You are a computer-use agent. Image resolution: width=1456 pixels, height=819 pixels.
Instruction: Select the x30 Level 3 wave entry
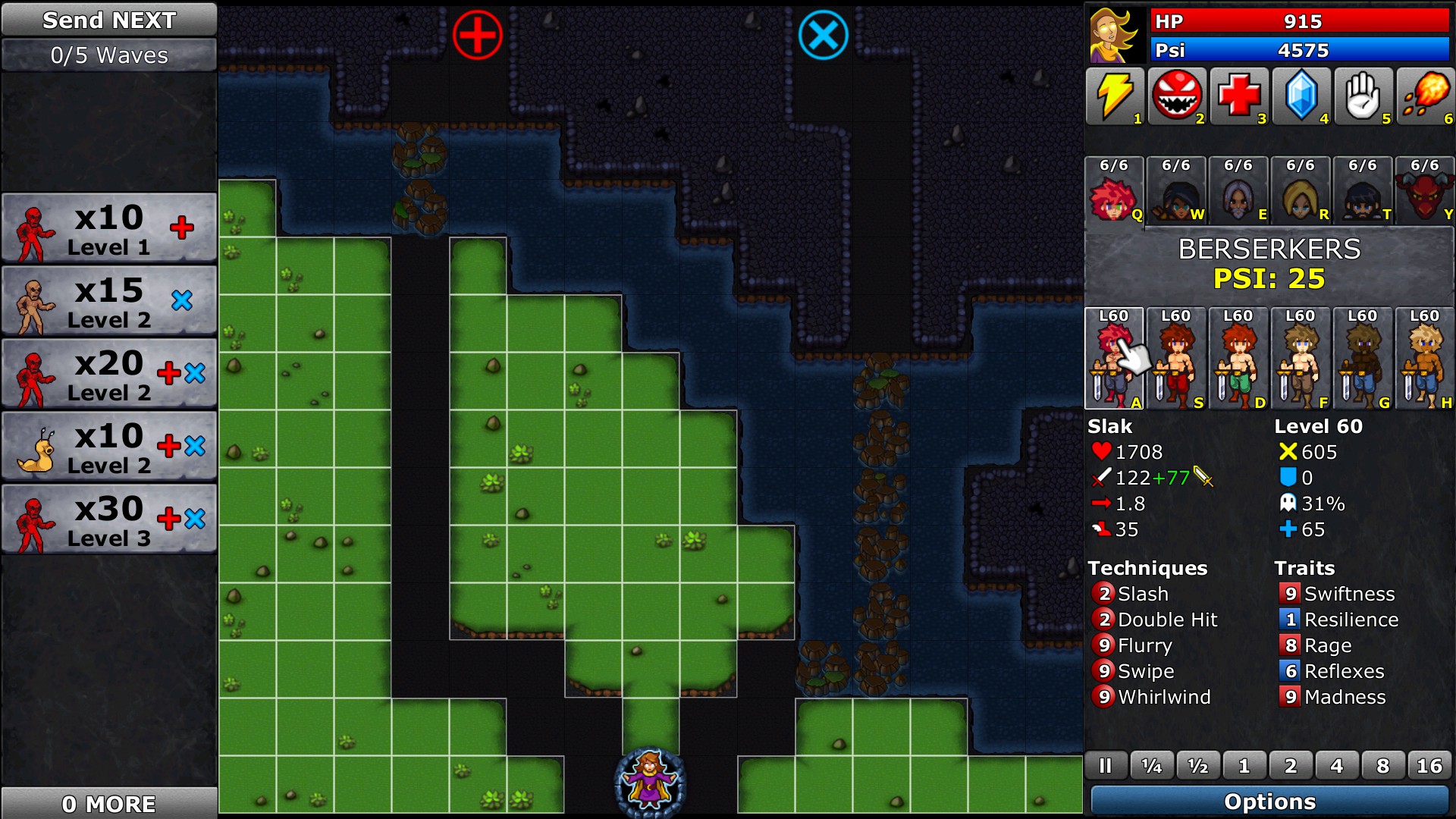coord(108,519)
